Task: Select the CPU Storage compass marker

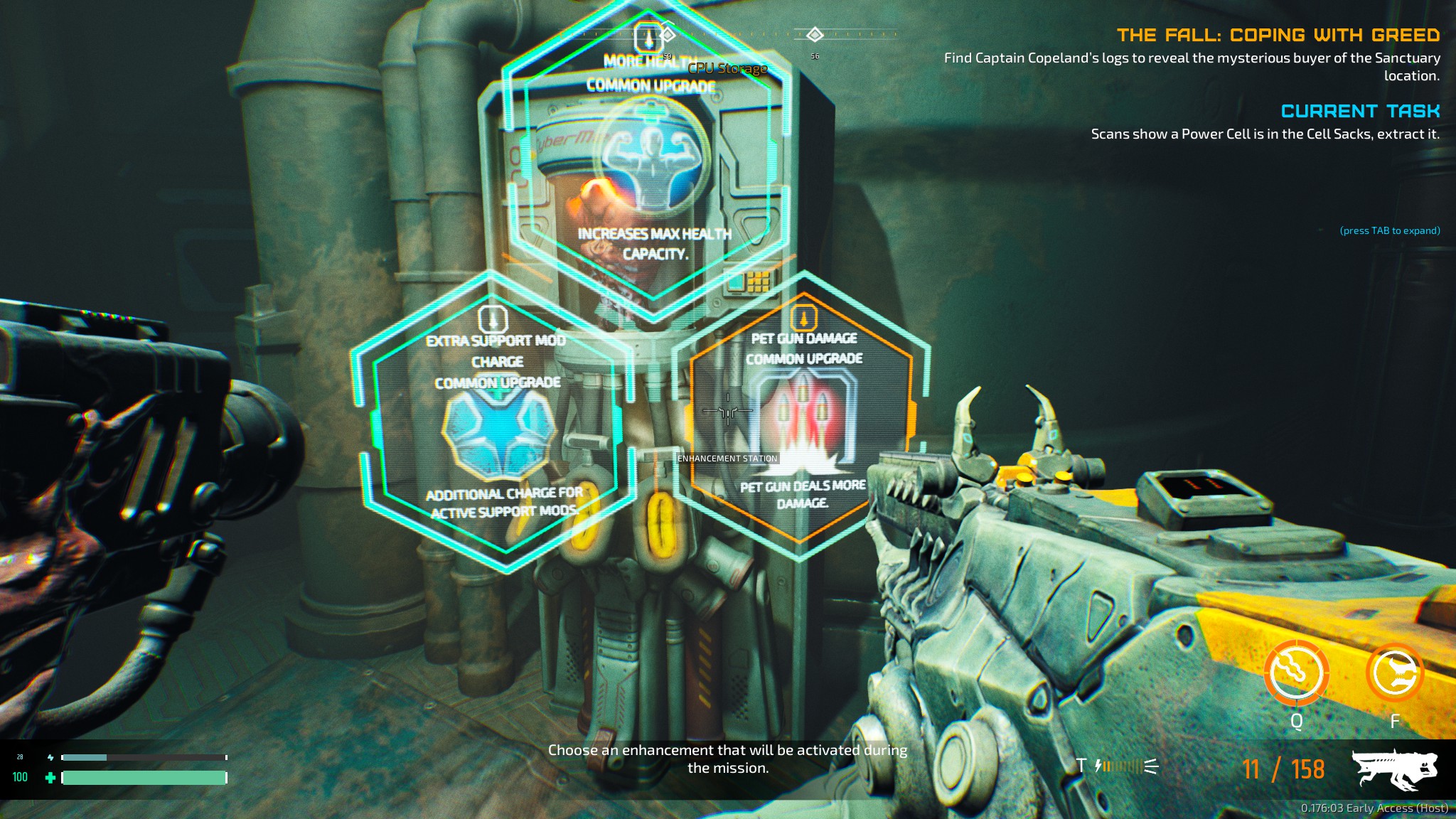Action: (x=667, y=34)
